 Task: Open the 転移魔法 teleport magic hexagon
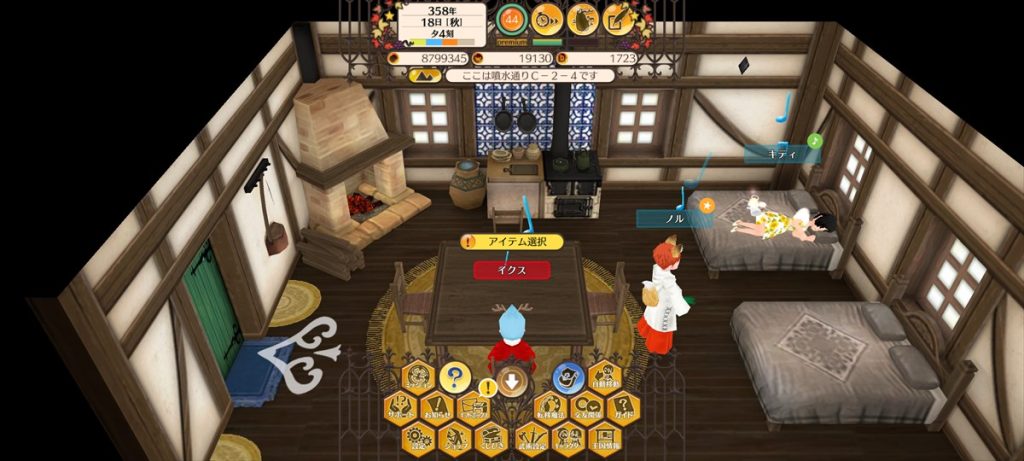tap(549, 408)
